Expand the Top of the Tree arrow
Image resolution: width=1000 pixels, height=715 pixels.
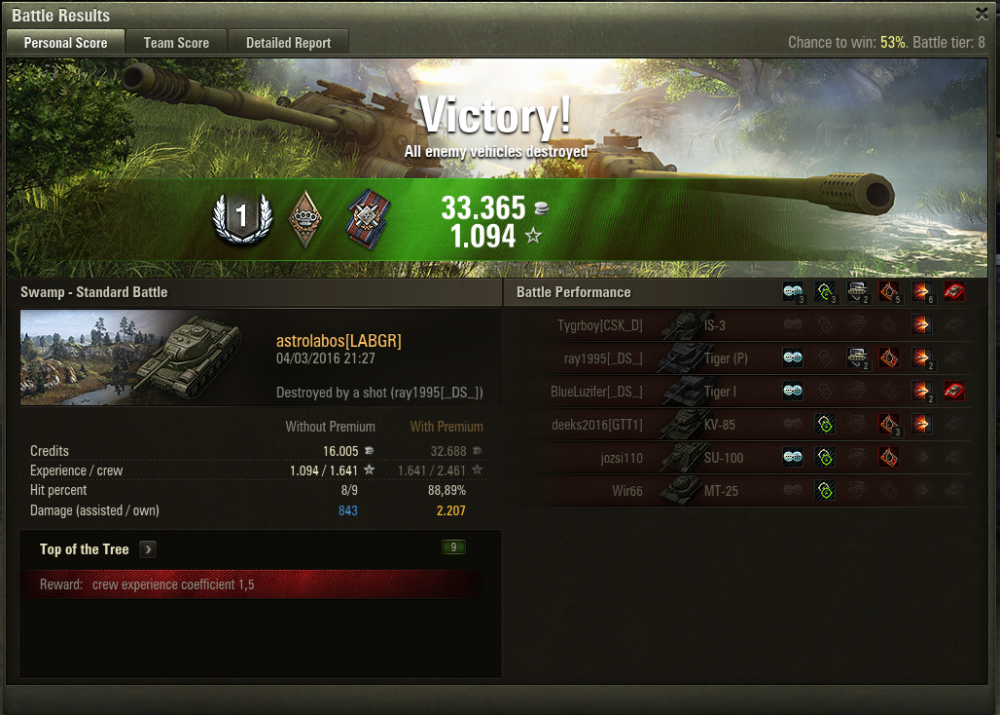tap(147, 549)
